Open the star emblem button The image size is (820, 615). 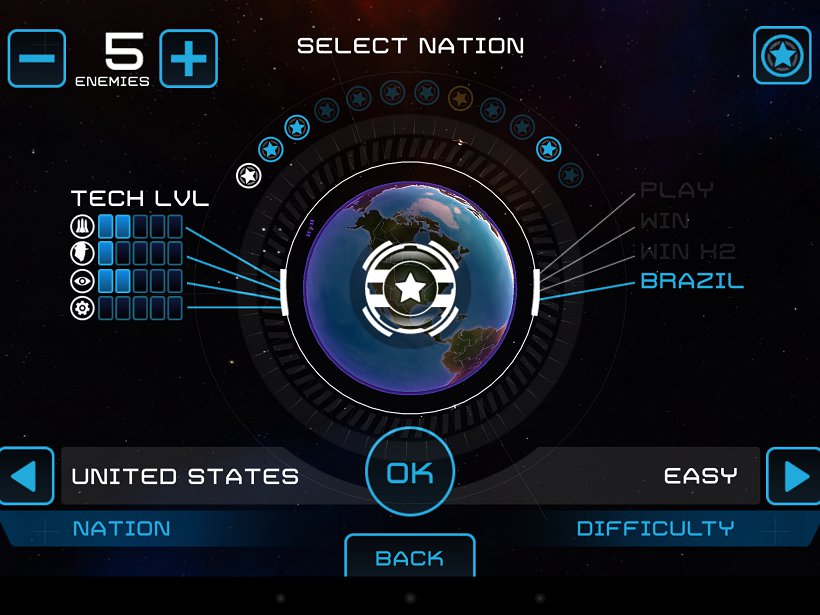tap(781, 55)
